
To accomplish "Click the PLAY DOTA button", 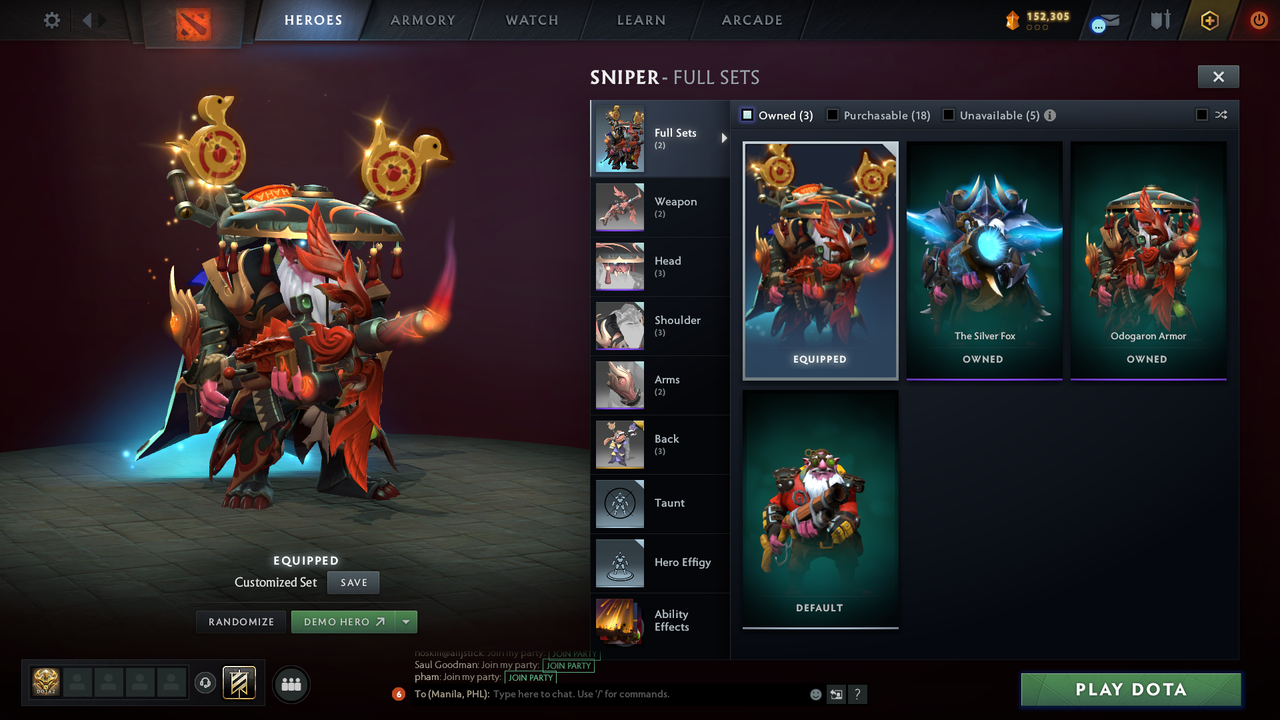I will coord(1130,689).
